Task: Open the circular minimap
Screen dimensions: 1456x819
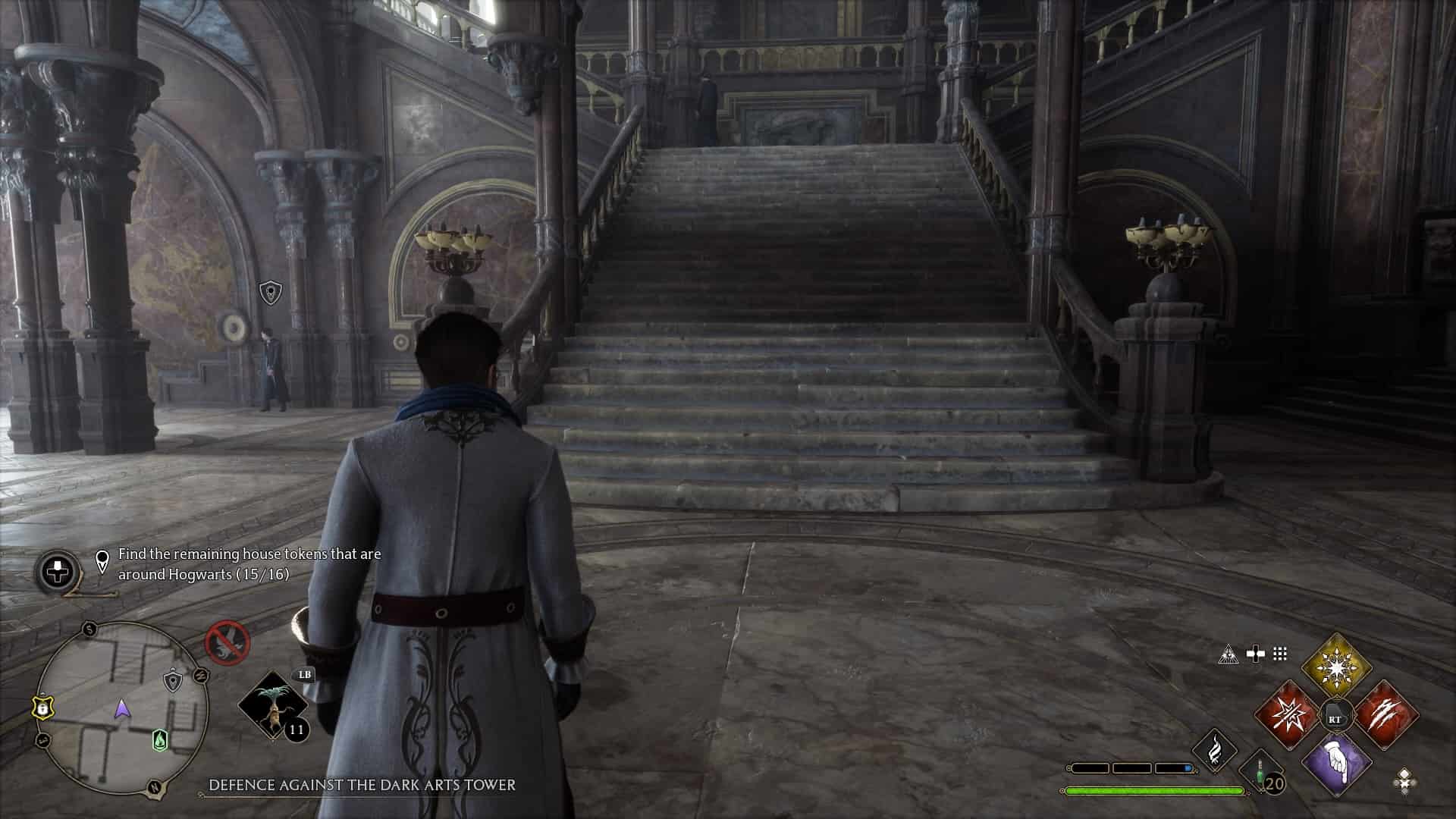Action: pyautogui.click(x=121, y=708)
